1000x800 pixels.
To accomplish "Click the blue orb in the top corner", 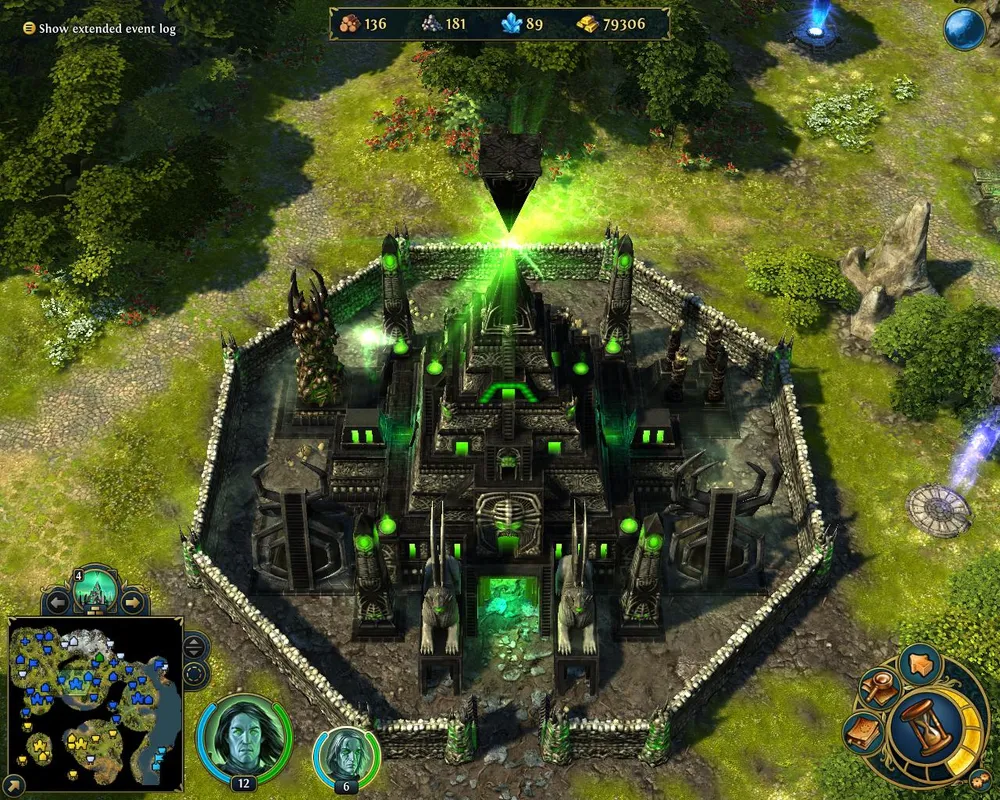I will point(964,30).
